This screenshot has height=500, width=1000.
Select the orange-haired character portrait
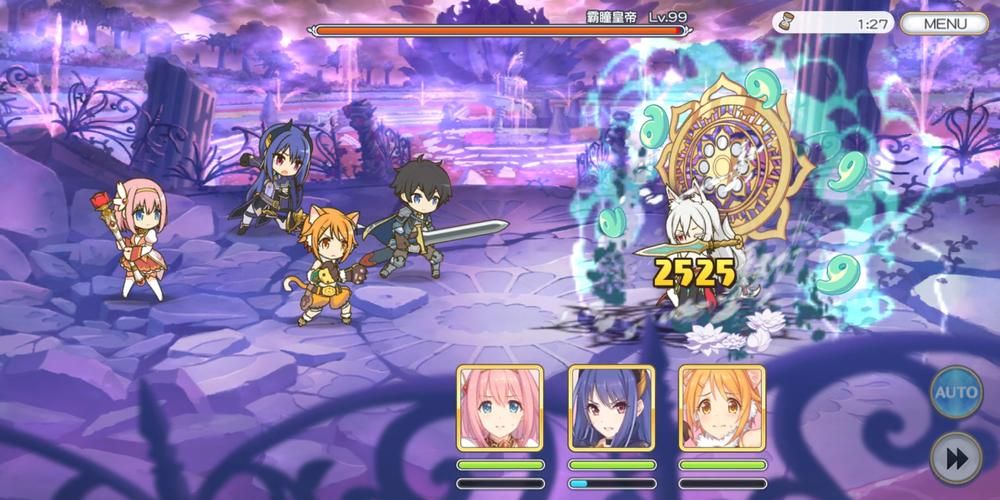pyautogui.click(x=722, y=407)
